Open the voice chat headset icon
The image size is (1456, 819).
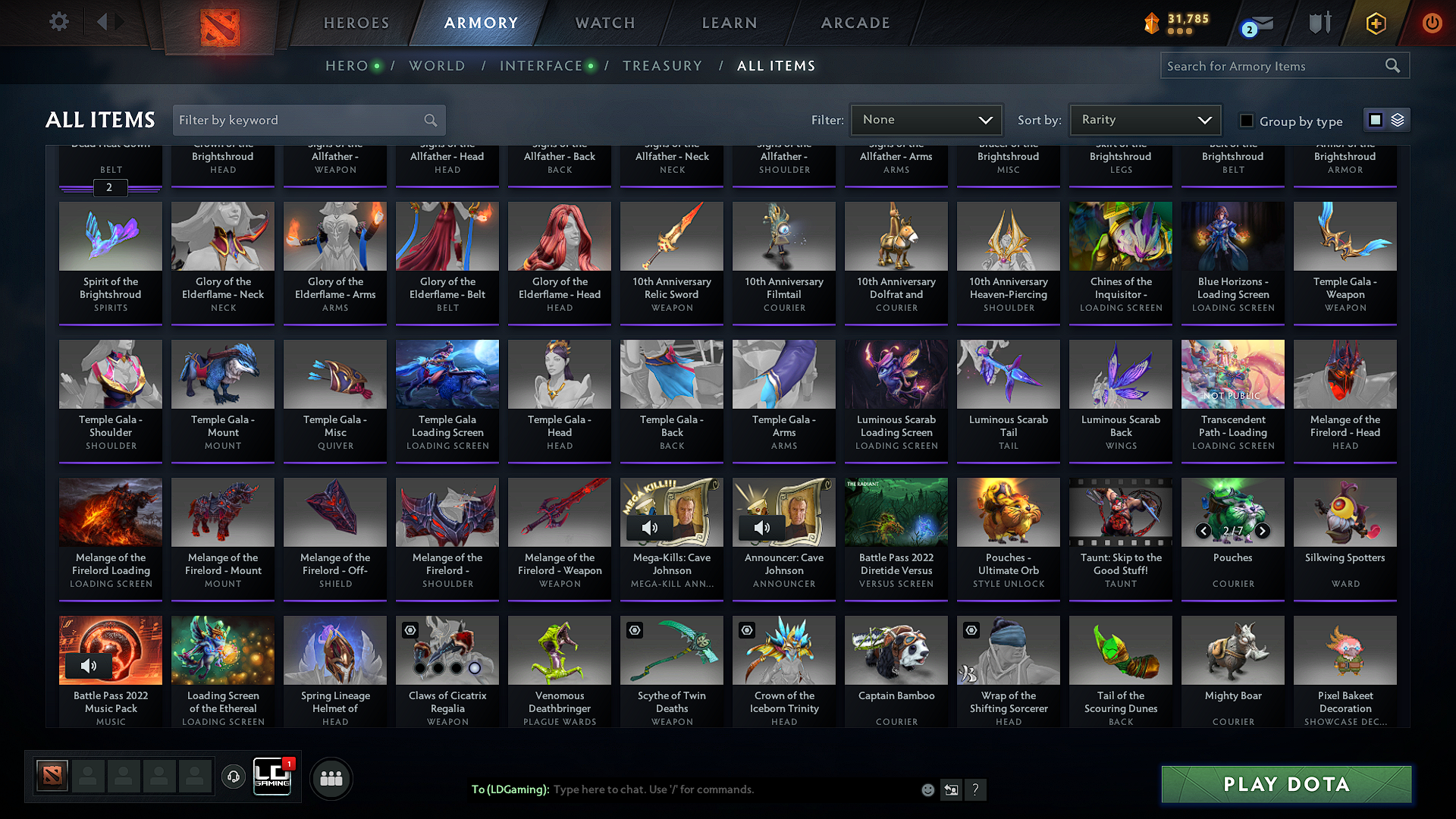(233, 777)
